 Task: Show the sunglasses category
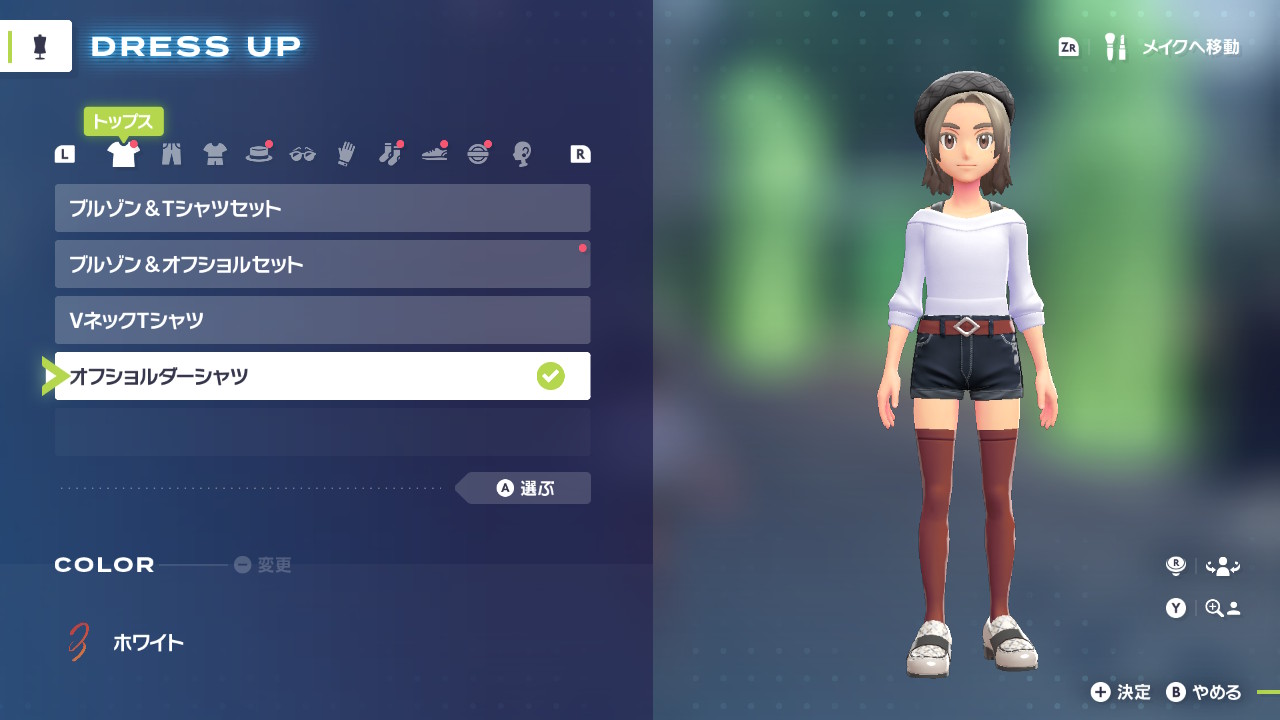[x=302, y=154]
